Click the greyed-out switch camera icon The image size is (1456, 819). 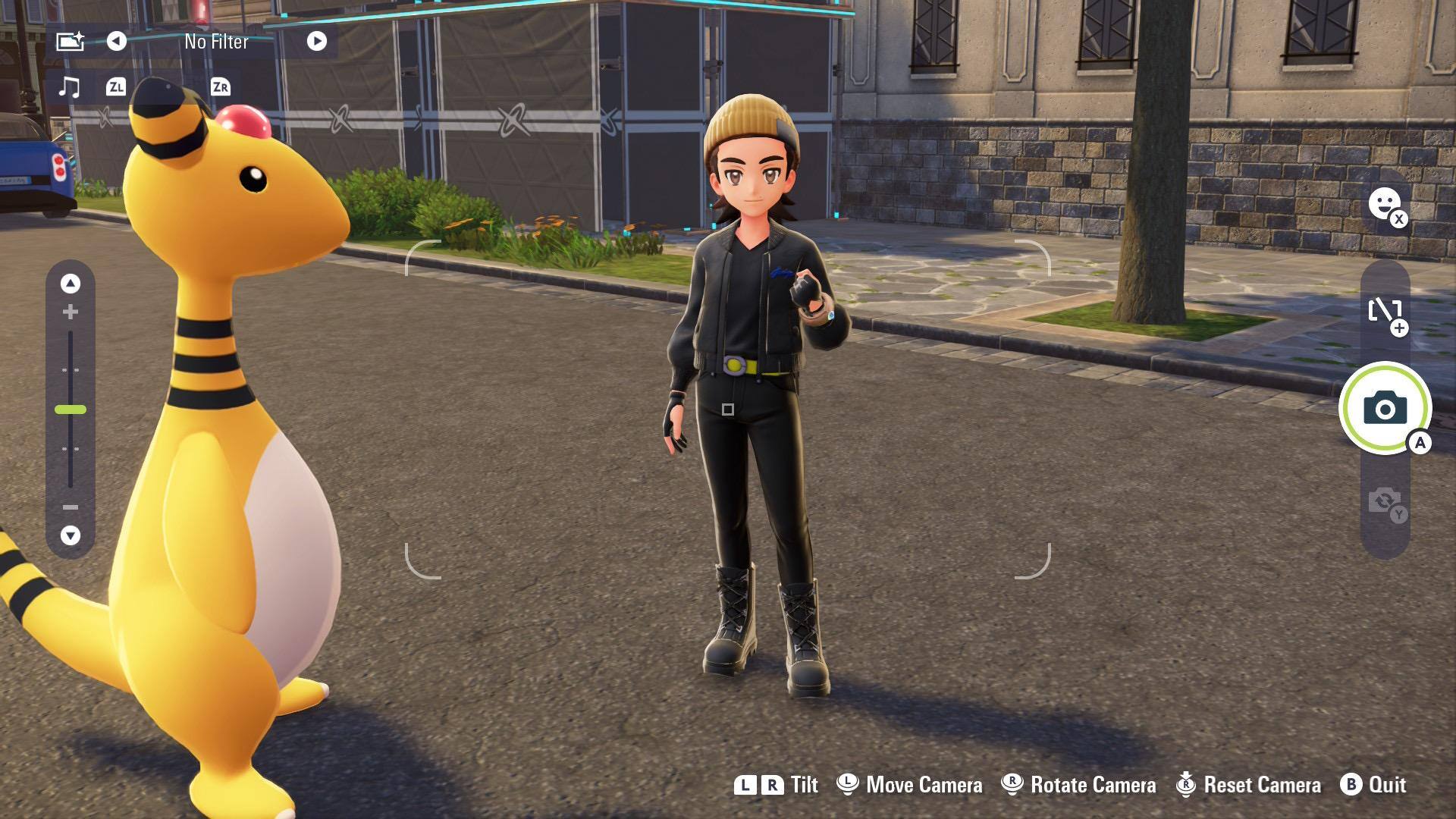1385,502
